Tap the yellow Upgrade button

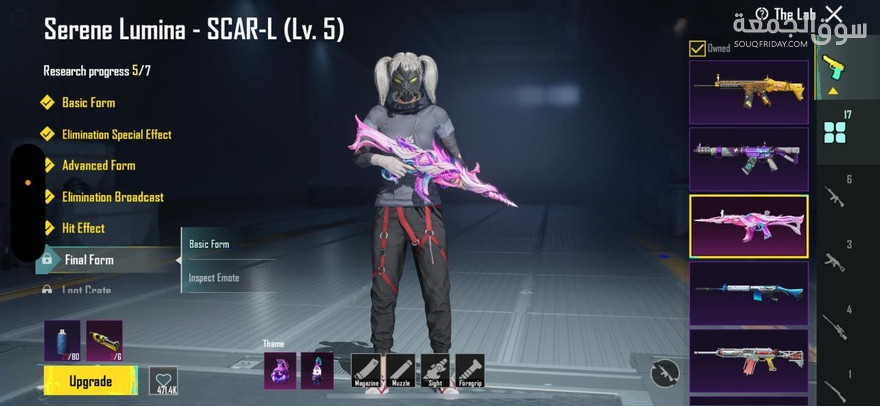click(90, 381)
